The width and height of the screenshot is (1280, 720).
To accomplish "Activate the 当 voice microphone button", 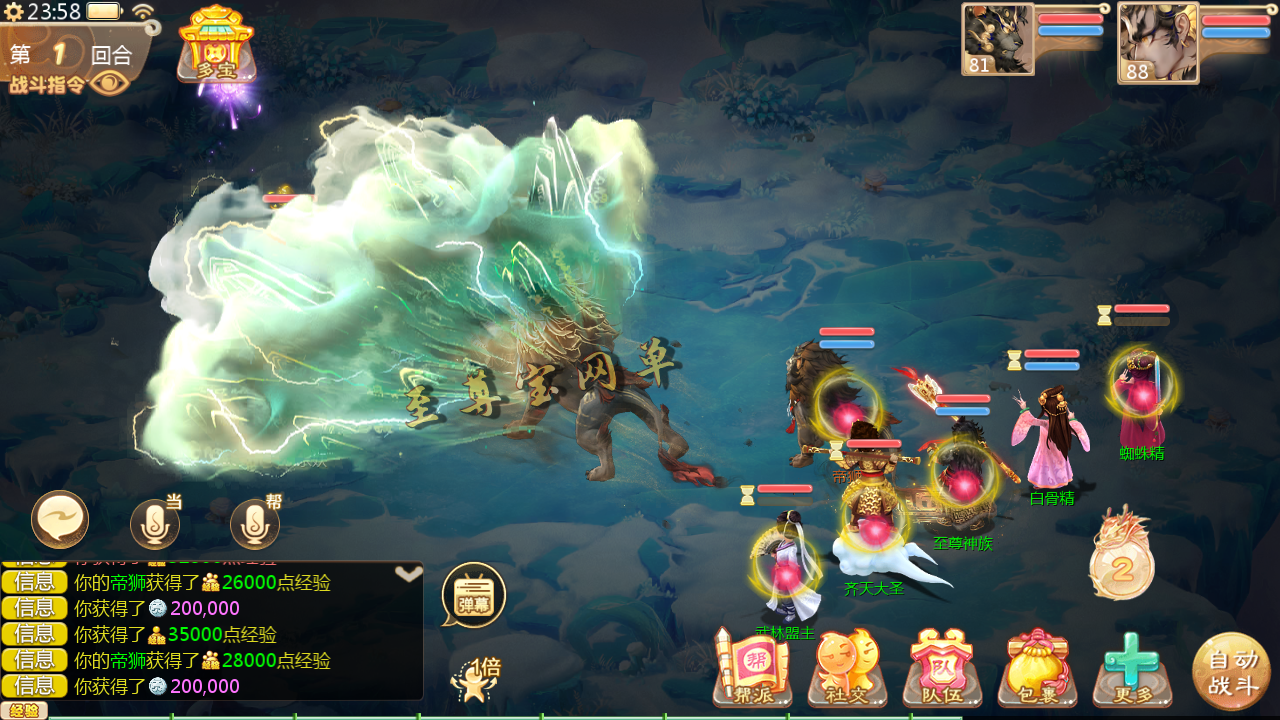I will (x=155, y=523).
